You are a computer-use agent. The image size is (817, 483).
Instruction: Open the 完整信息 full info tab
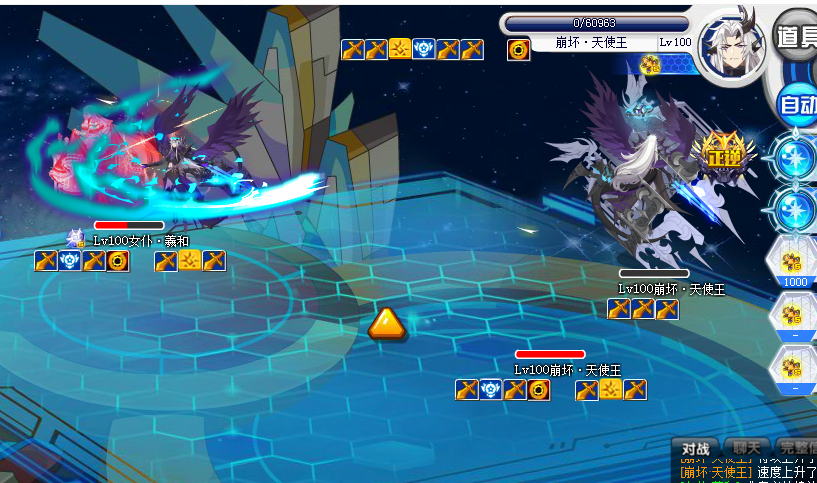tap(797, 448)
